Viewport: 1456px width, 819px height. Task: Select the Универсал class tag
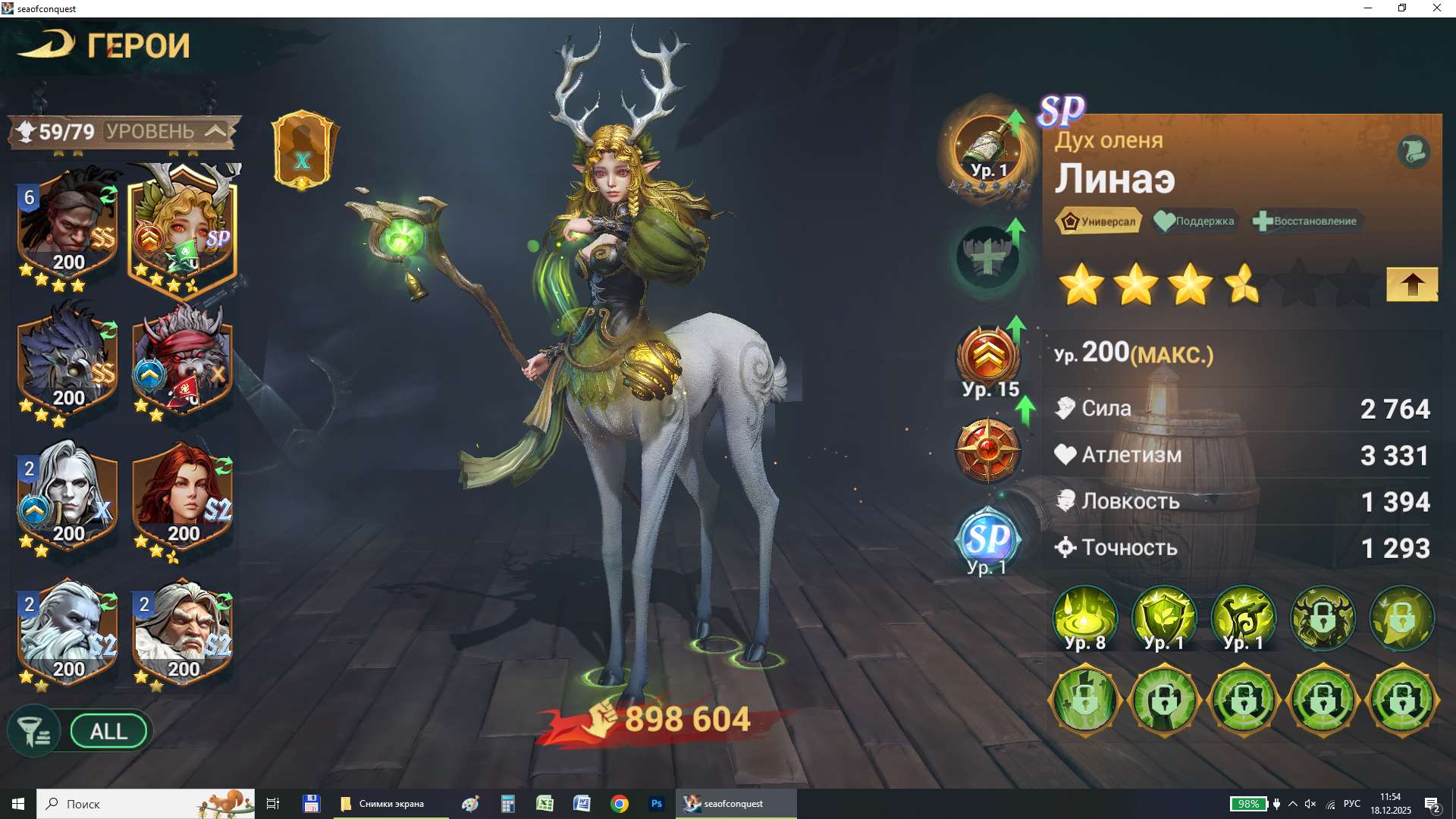pyautogui.click(x=1099, y=221)
